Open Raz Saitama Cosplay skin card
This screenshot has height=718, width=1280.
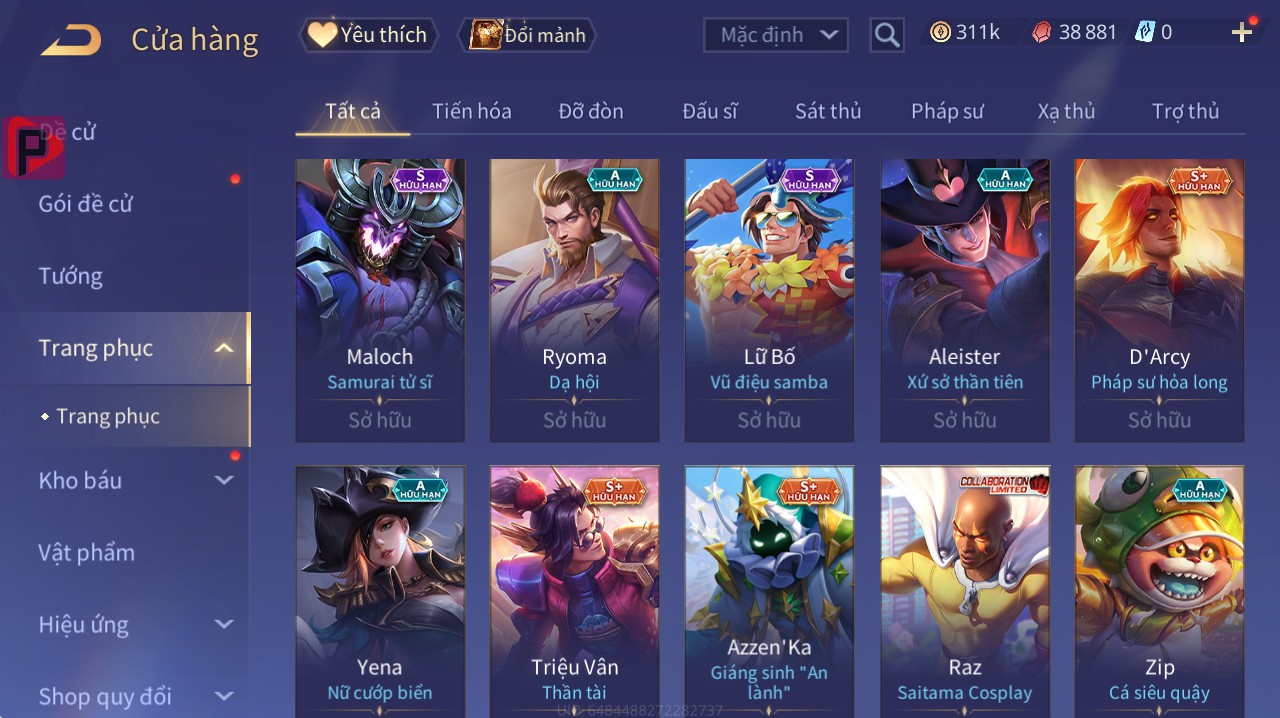click(x=964, y=590)
